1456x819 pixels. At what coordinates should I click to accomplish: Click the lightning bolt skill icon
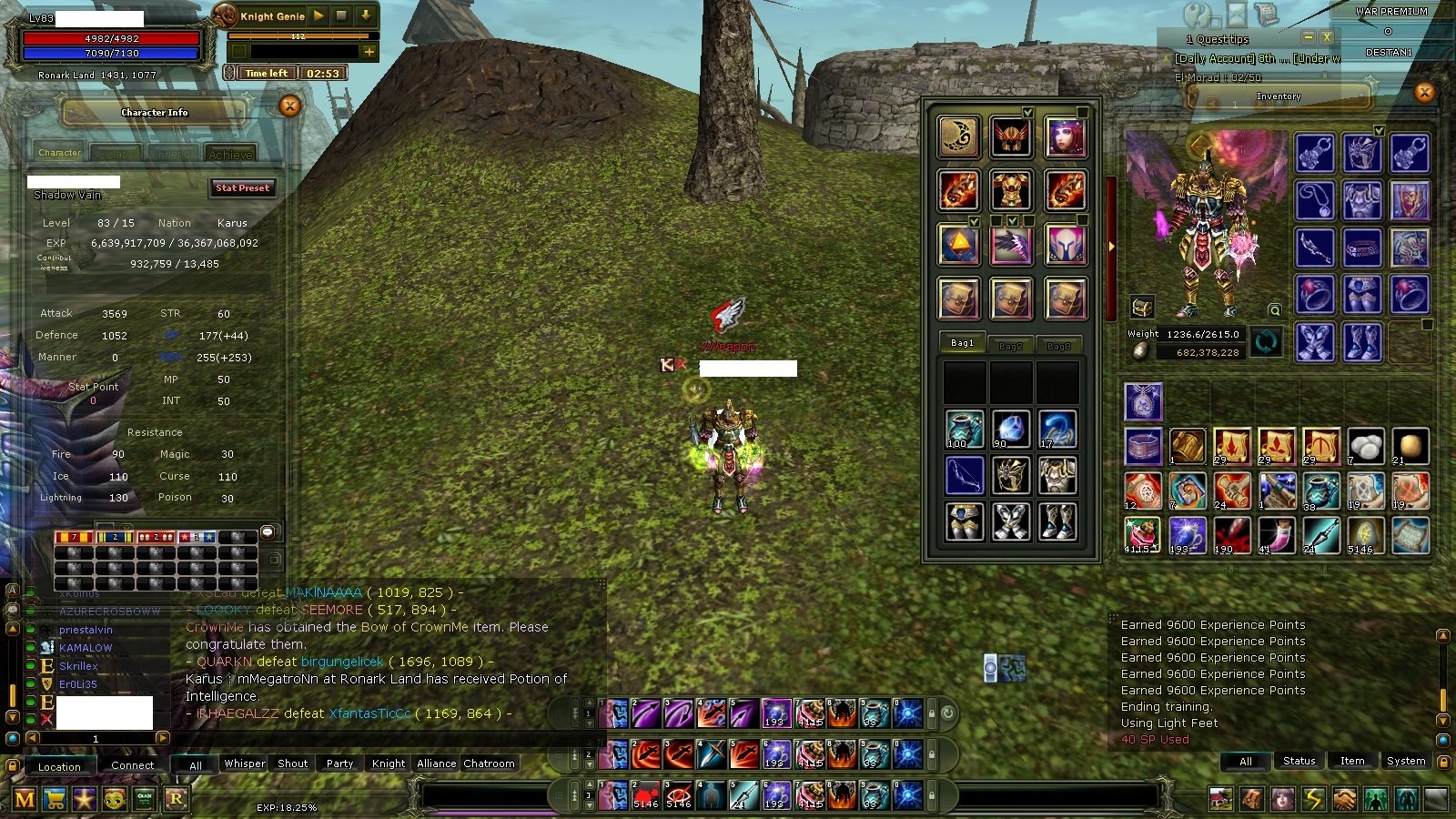coord(1314,800)
